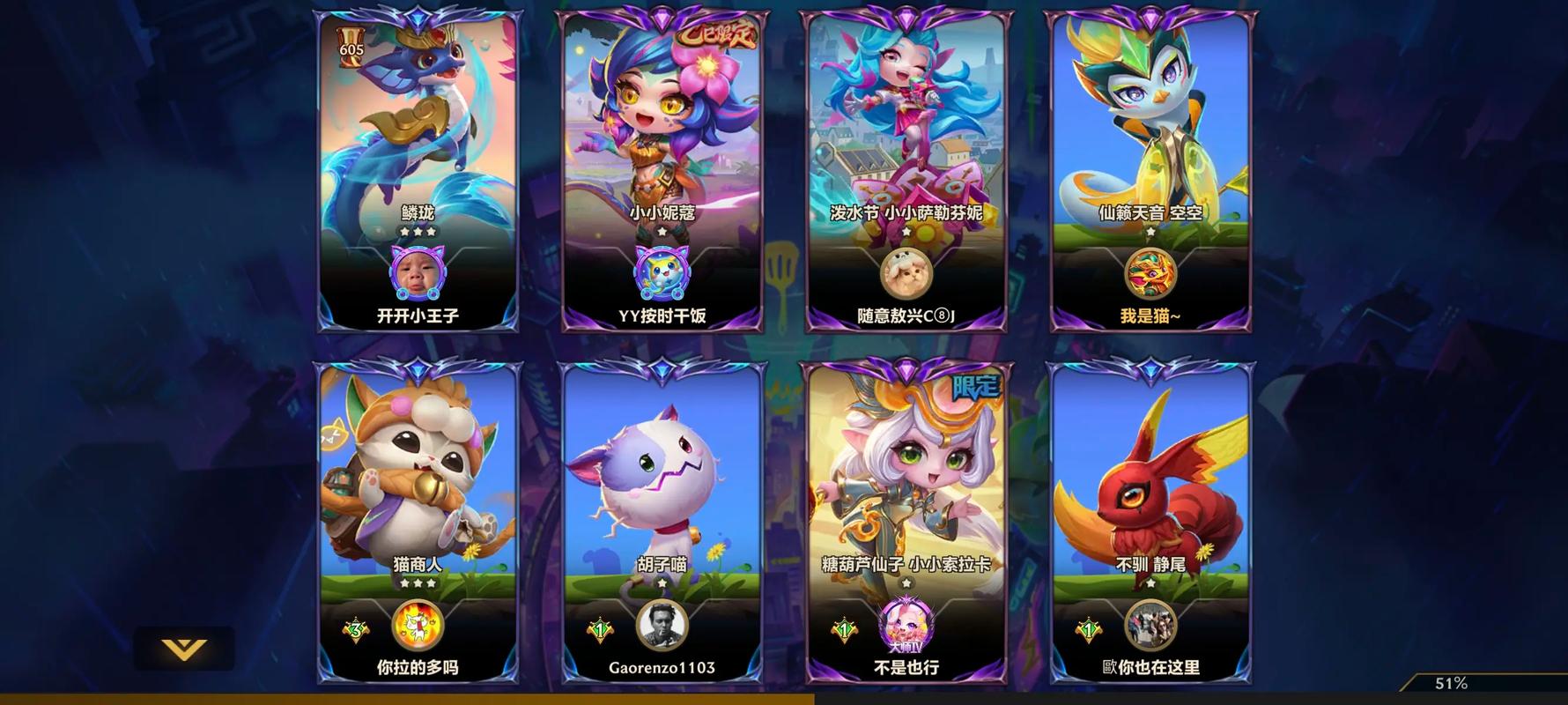View the avatar of player YY按时干饭

coord(662,273)
